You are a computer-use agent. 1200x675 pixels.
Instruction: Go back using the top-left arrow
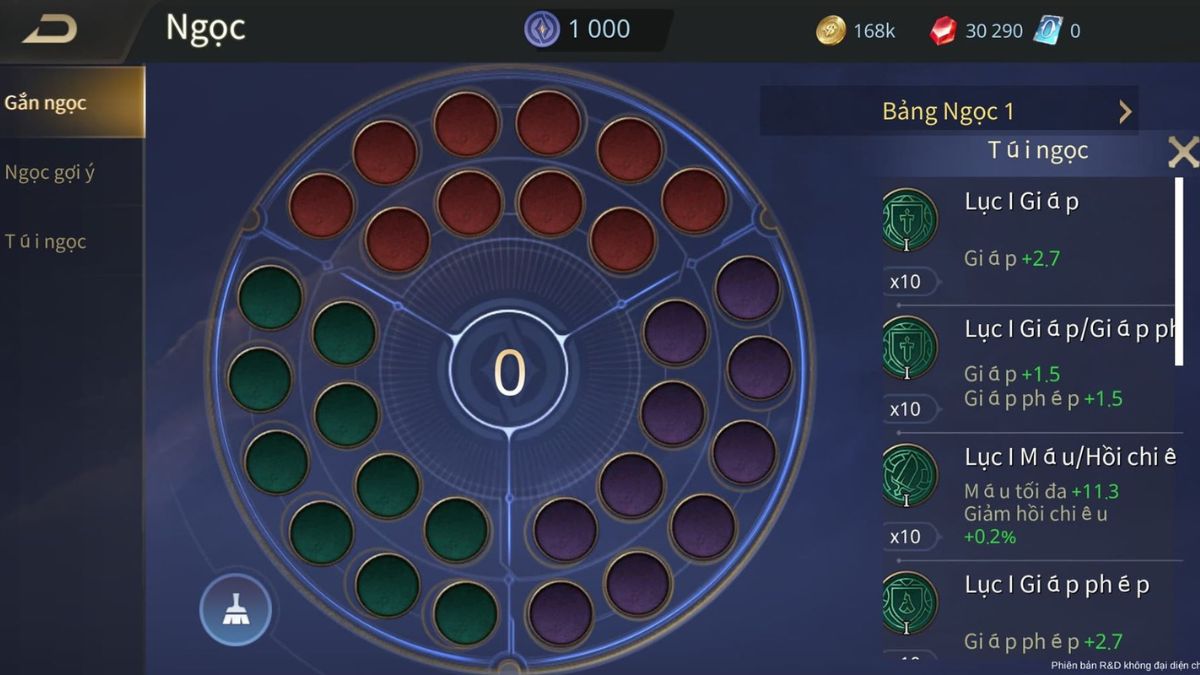pos(50,30)
